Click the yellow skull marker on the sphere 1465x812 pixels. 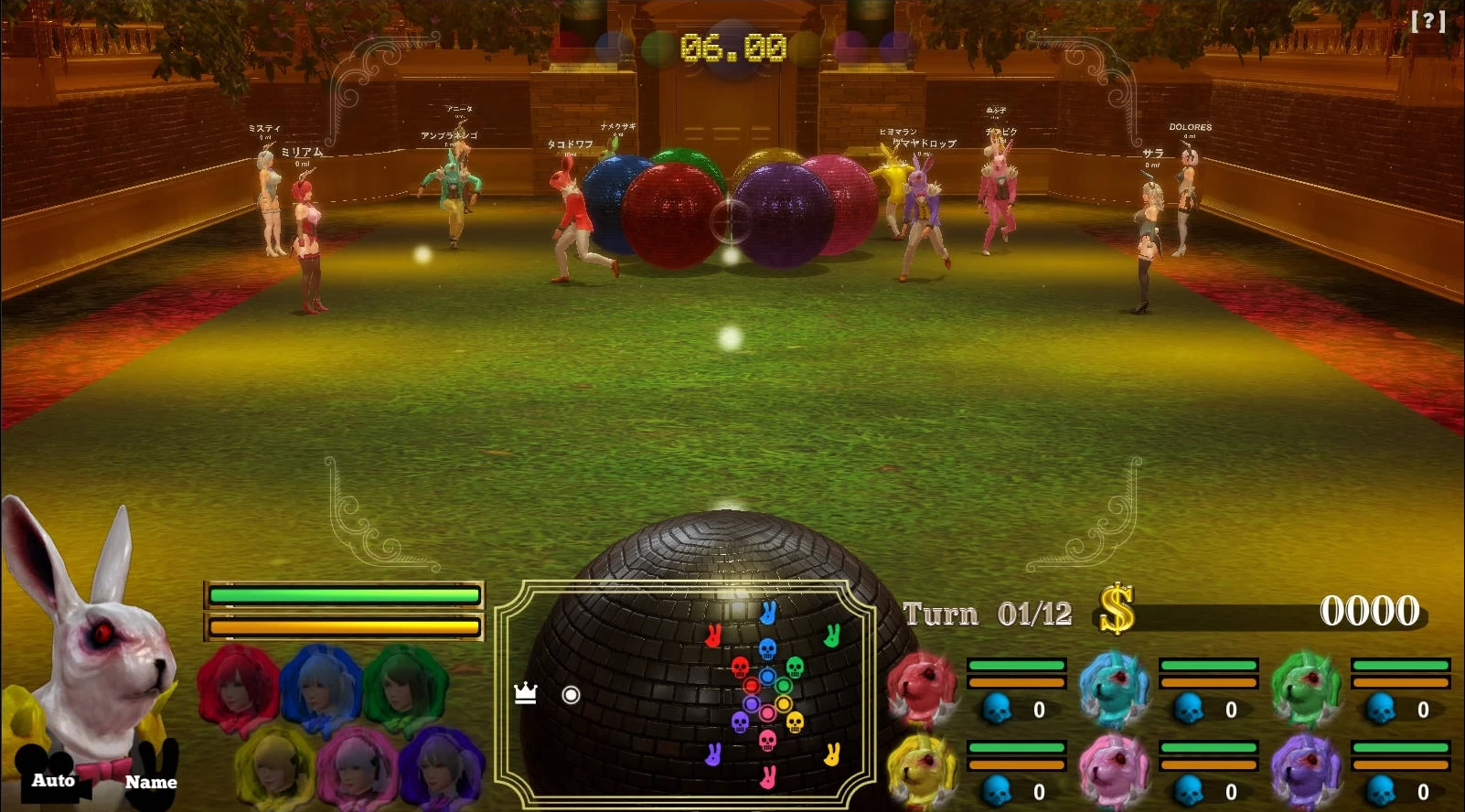tap(794, 722)
